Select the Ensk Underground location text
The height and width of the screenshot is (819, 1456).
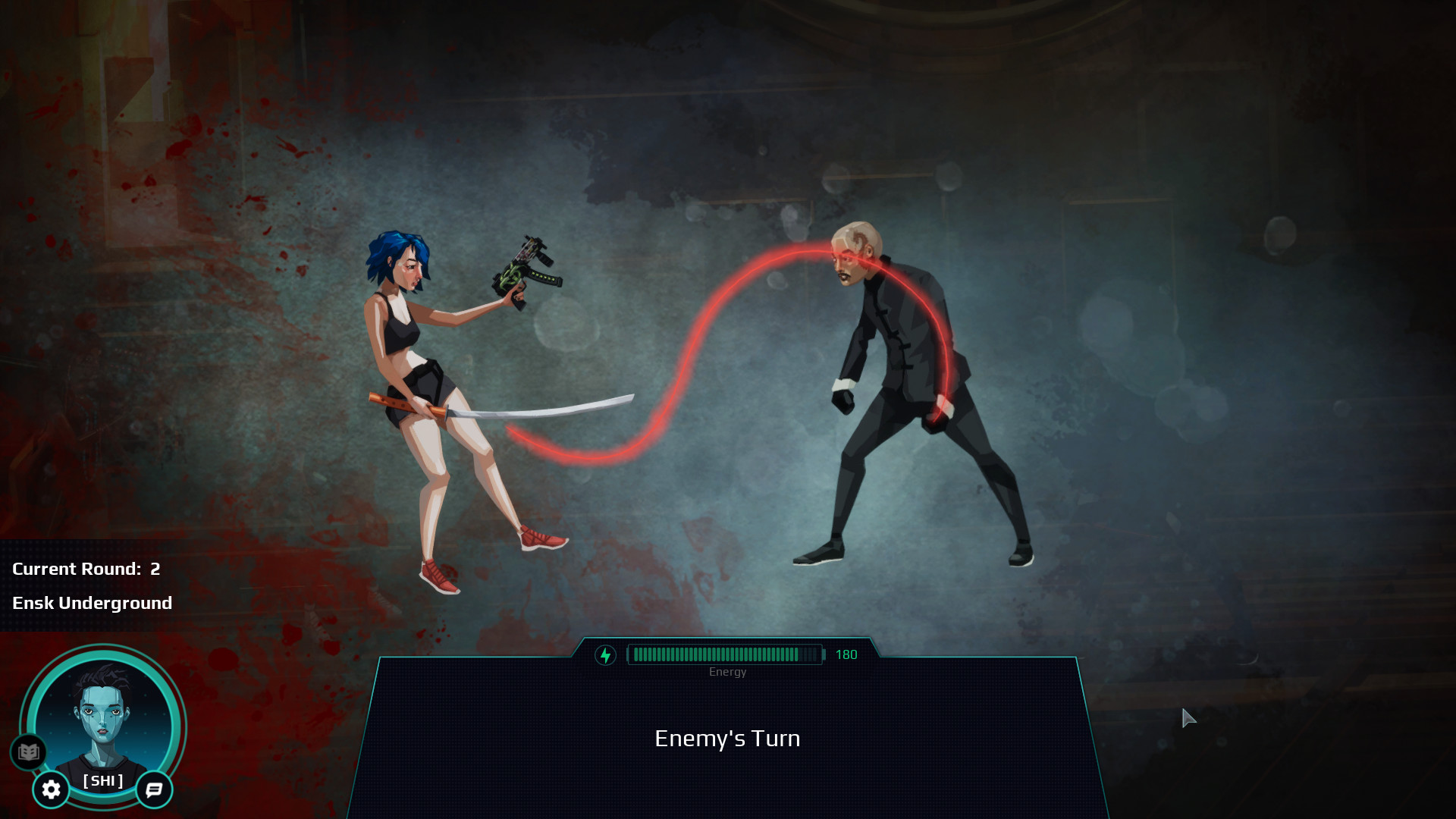(x=93, y=603)
